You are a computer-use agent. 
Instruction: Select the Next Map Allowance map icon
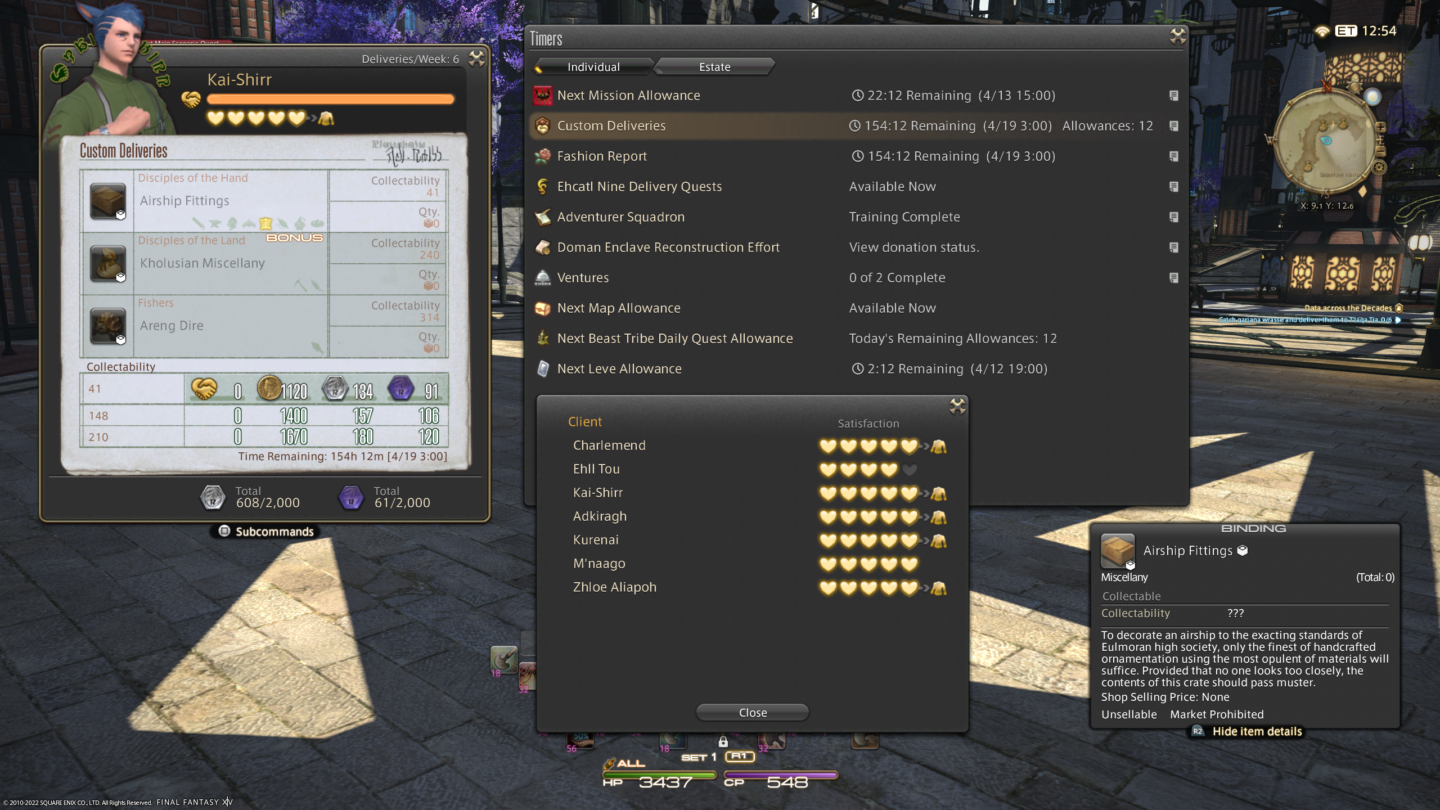(542, 307)
